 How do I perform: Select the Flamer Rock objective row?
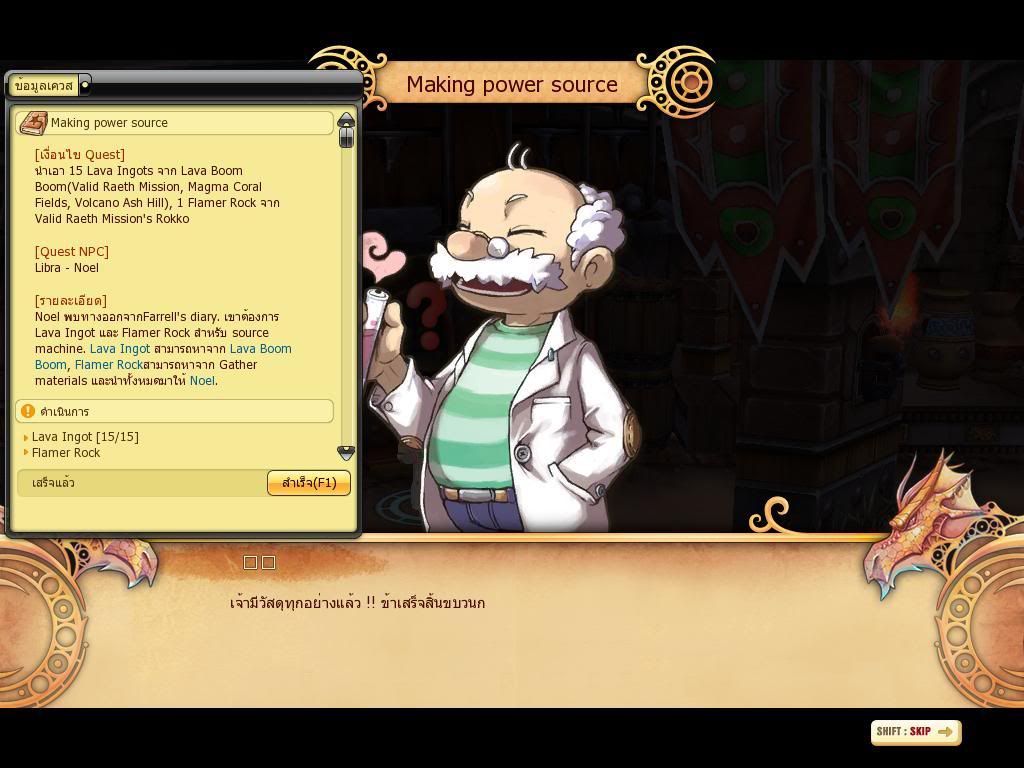click(x=66, y=453)
